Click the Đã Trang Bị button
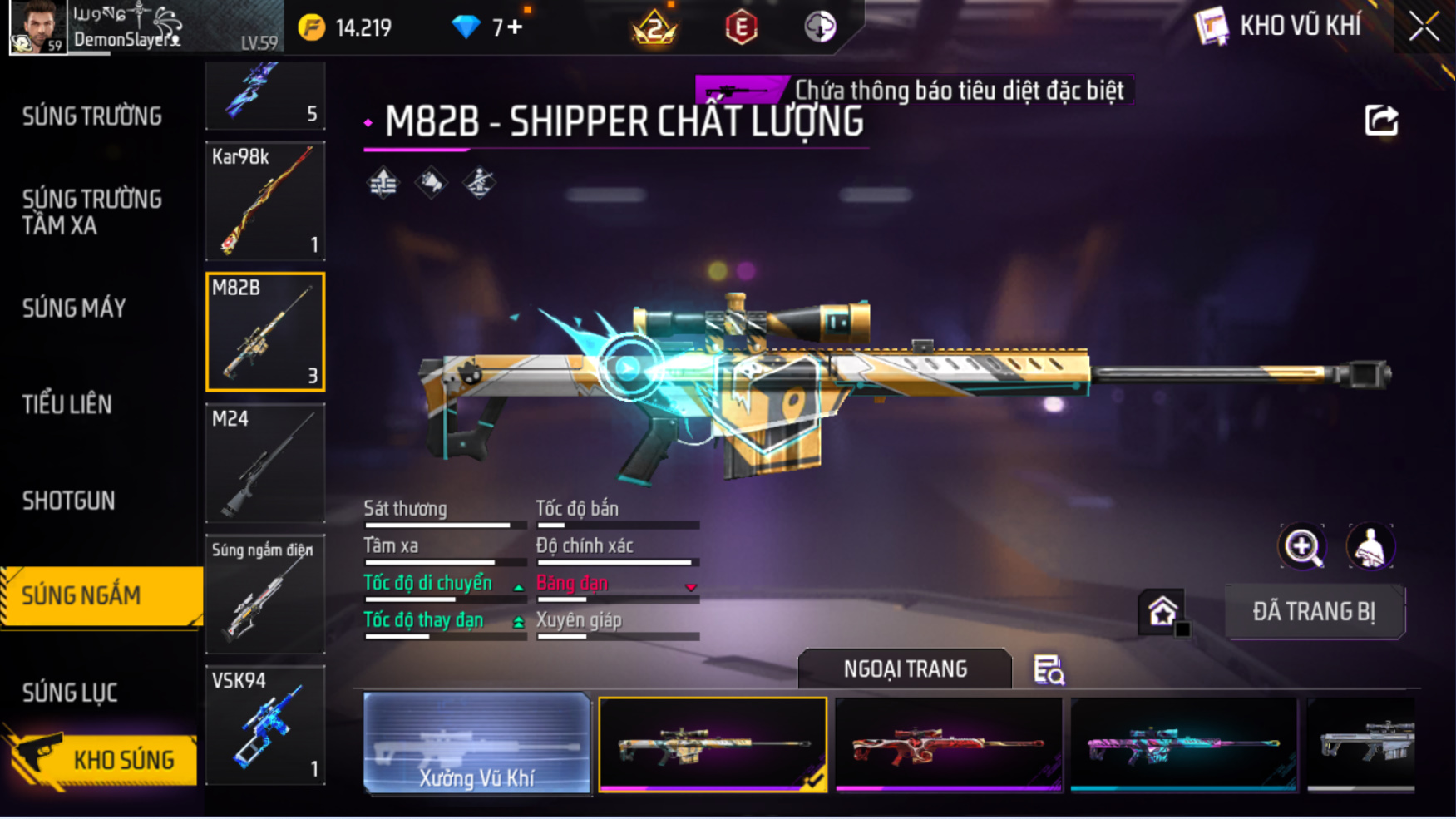 pos(1314,612)
